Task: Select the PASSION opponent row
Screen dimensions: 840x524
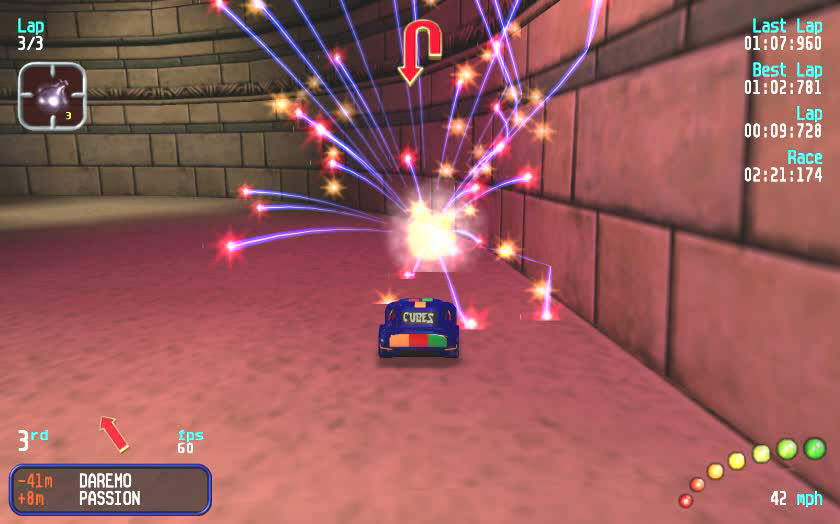Action: point(109,498)
